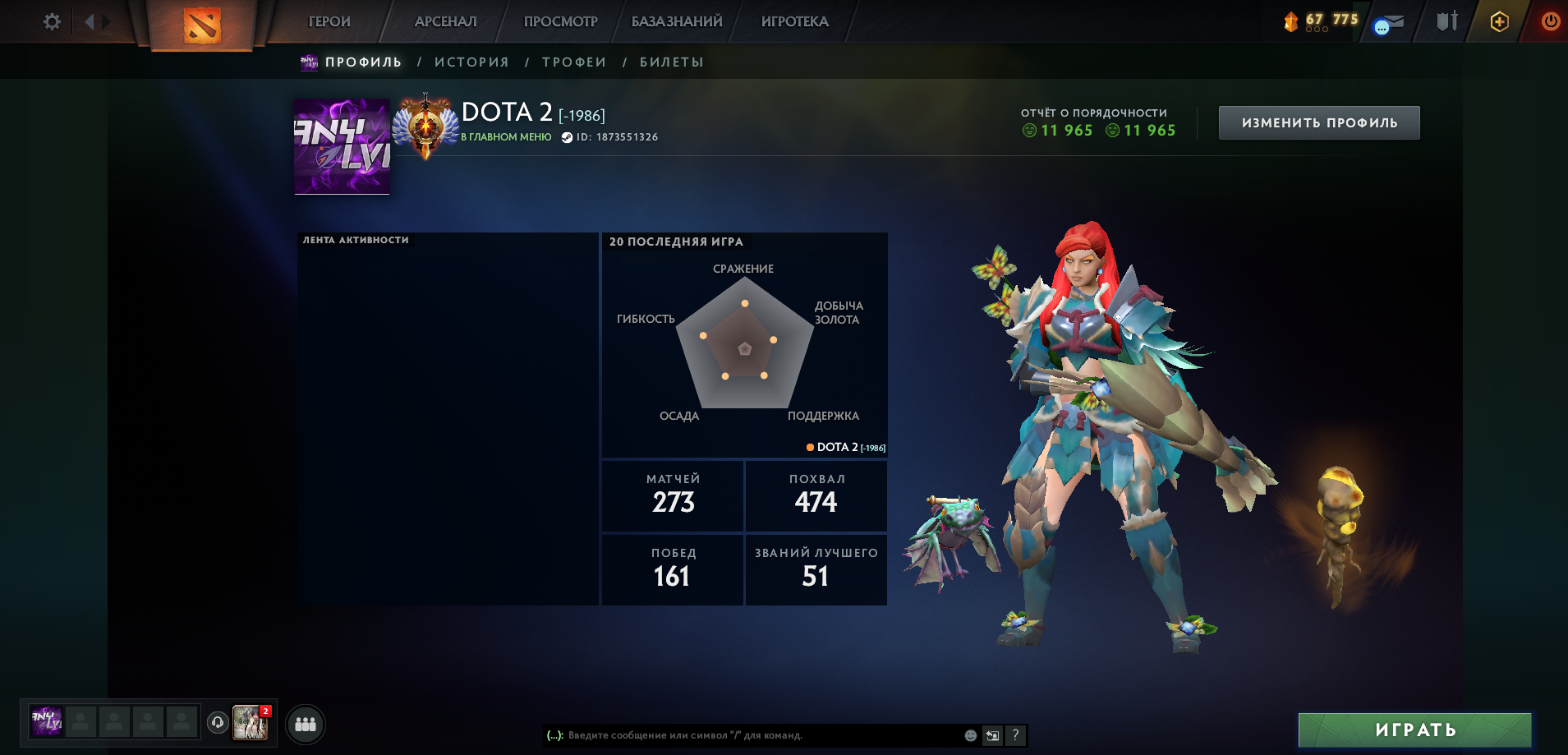Open the friends list icon
Image resolution: width=1568 pixels, height=755 pixels.
tap(306, 724)
